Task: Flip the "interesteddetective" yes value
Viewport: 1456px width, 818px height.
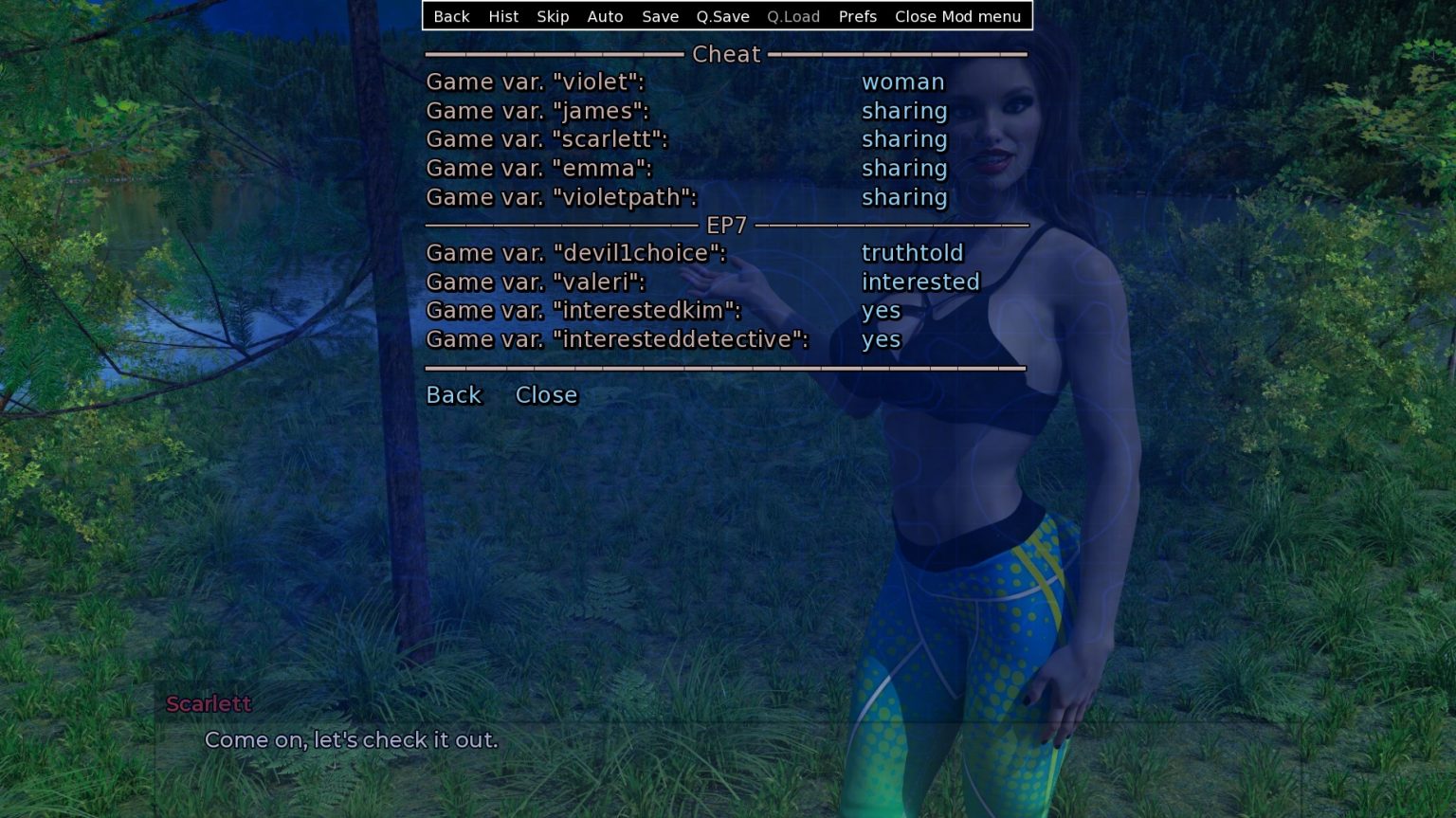Action: click(x=881, y=338)
